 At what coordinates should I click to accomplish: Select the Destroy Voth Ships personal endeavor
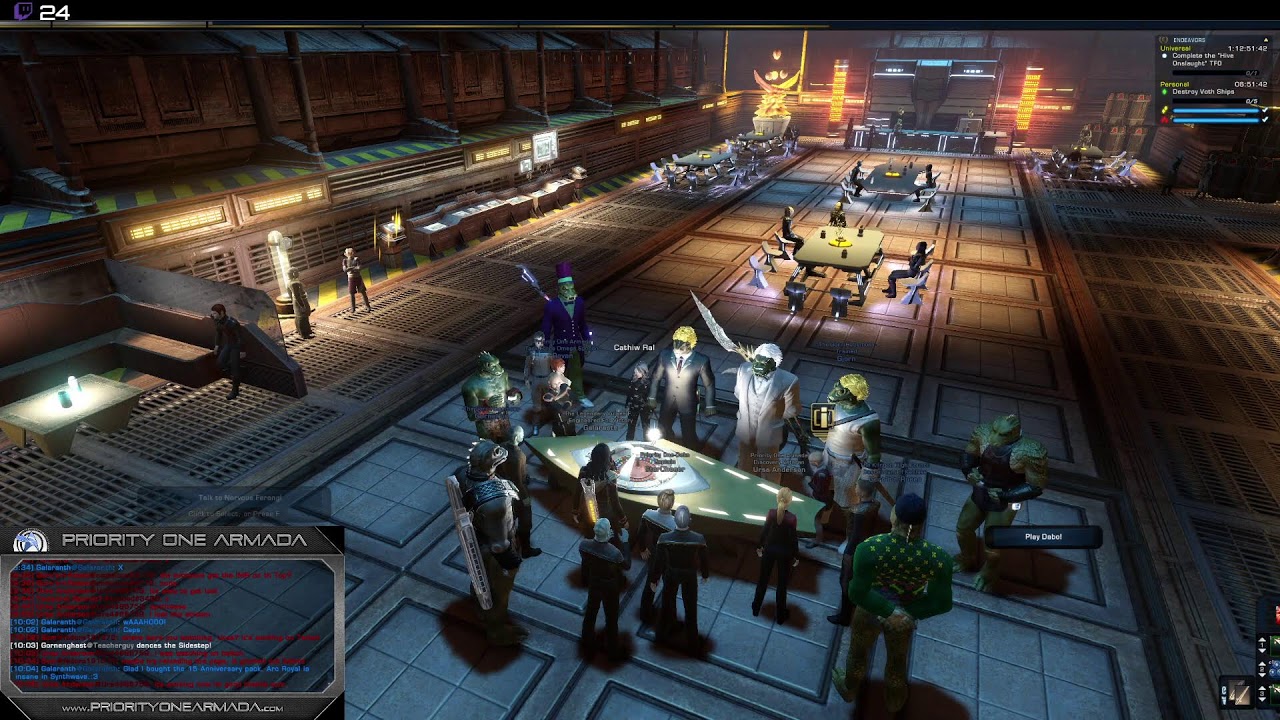(1202, 92)
